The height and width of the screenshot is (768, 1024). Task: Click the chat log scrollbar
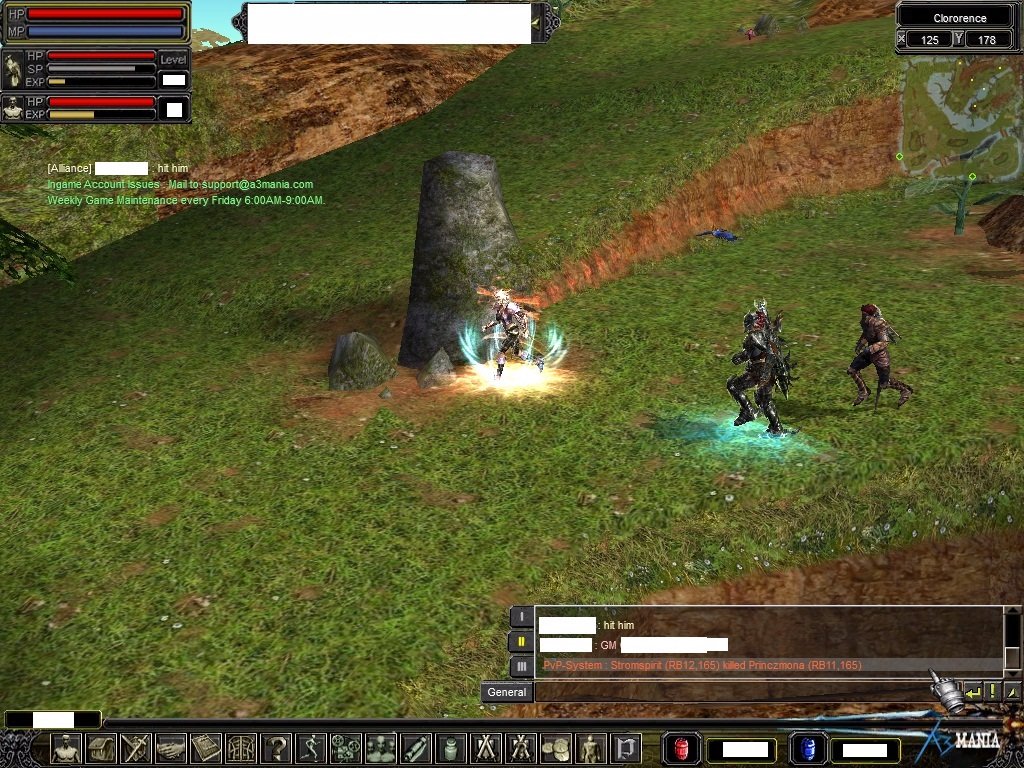pos(1012,639)
